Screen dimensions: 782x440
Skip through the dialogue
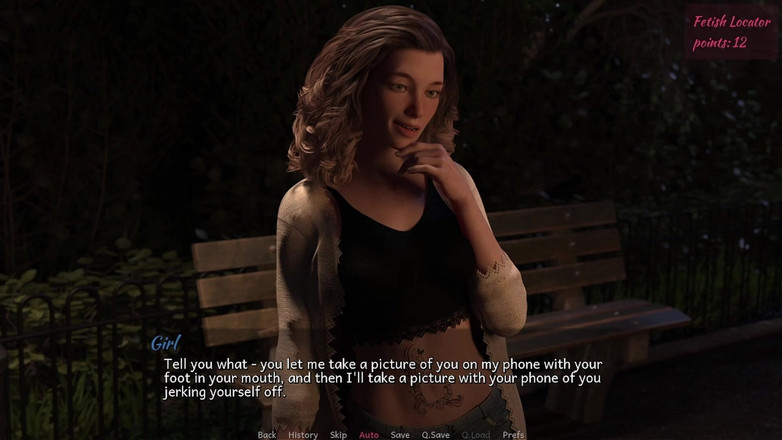pyautogui.click(x=338, y=435)
